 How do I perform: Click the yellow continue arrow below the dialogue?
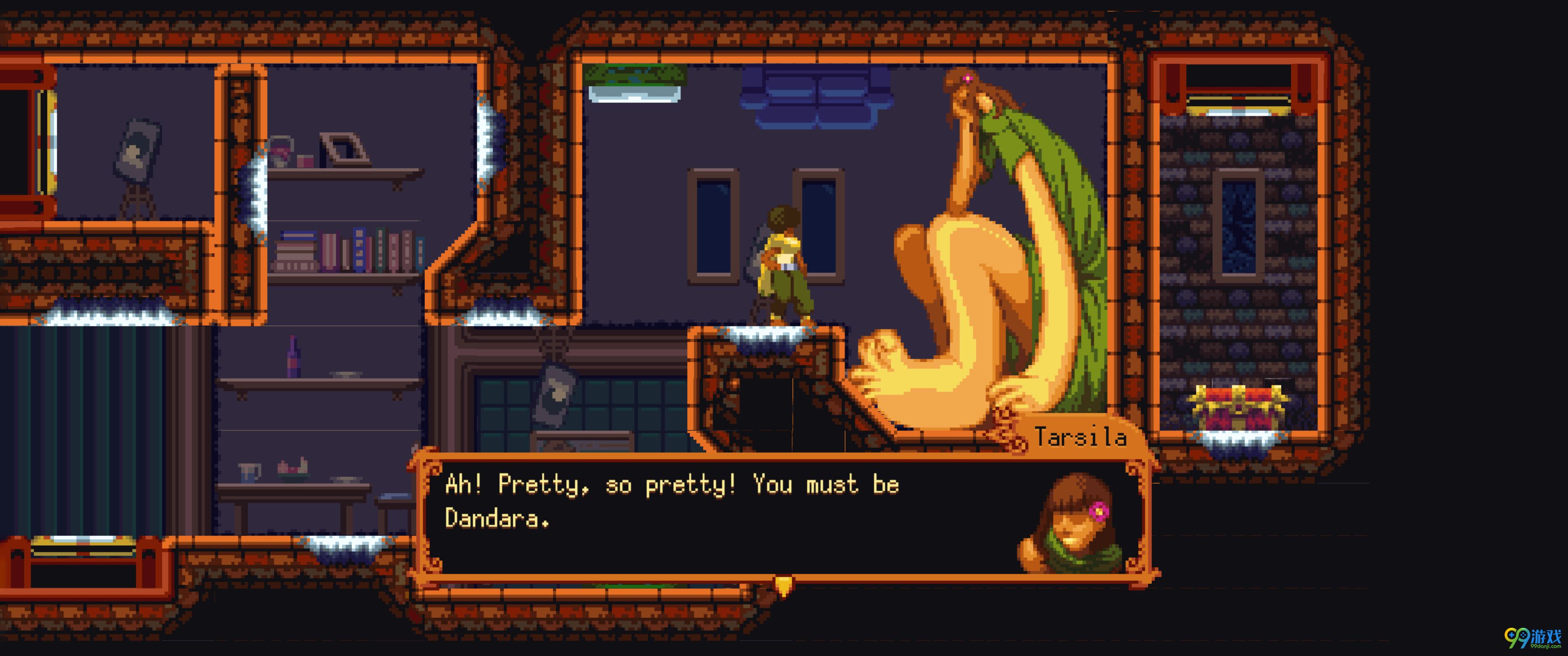coord(784,586)
